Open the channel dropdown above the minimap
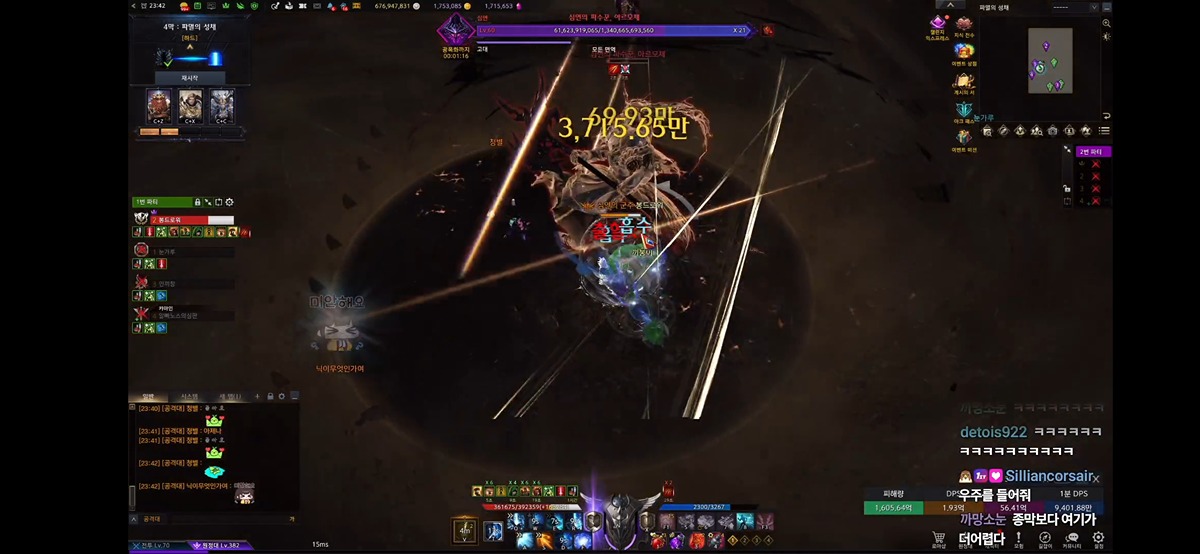Image resolution: width=1200 pixels, height=554 pixels. click(x=1060, y=7)
